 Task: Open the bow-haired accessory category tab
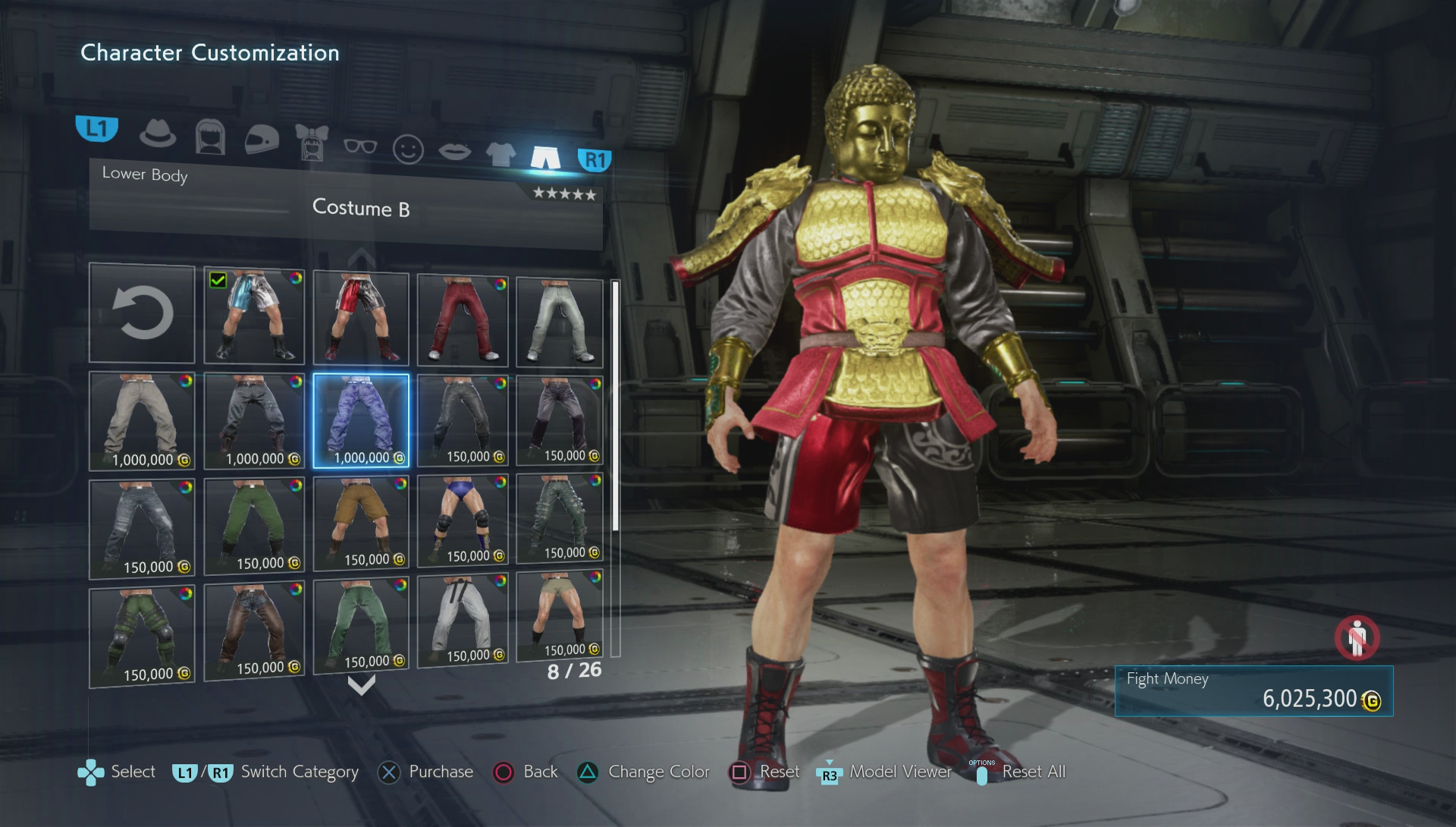(311, 143)
